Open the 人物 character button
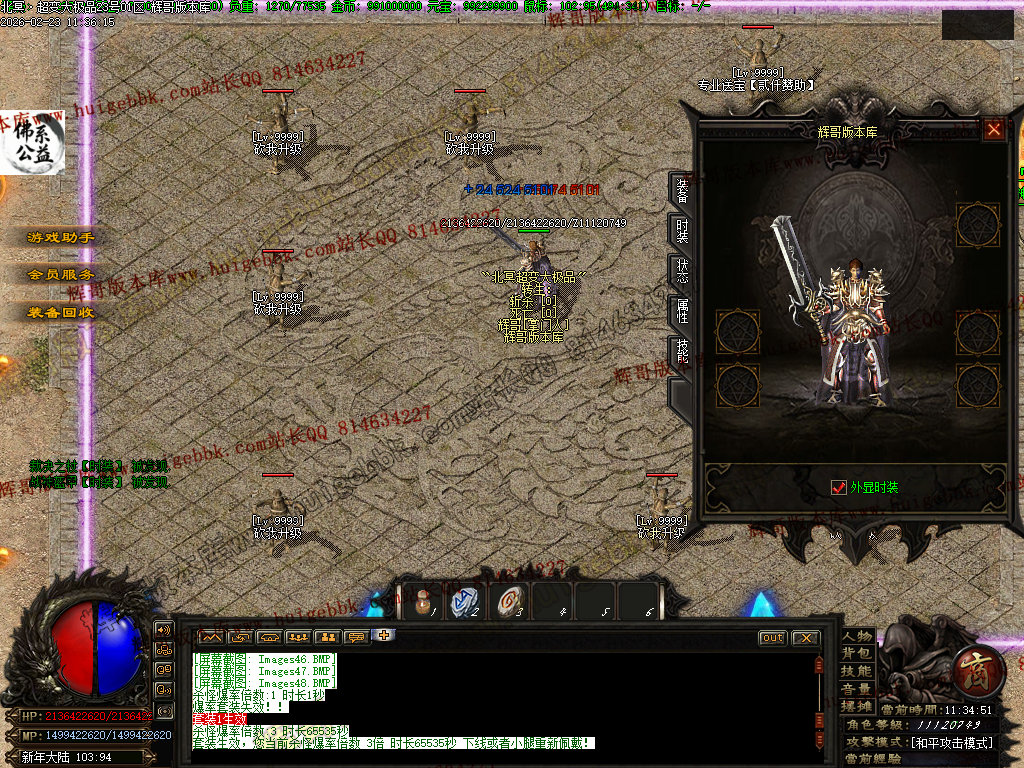The image size is (1024, 768). (857, 636)
